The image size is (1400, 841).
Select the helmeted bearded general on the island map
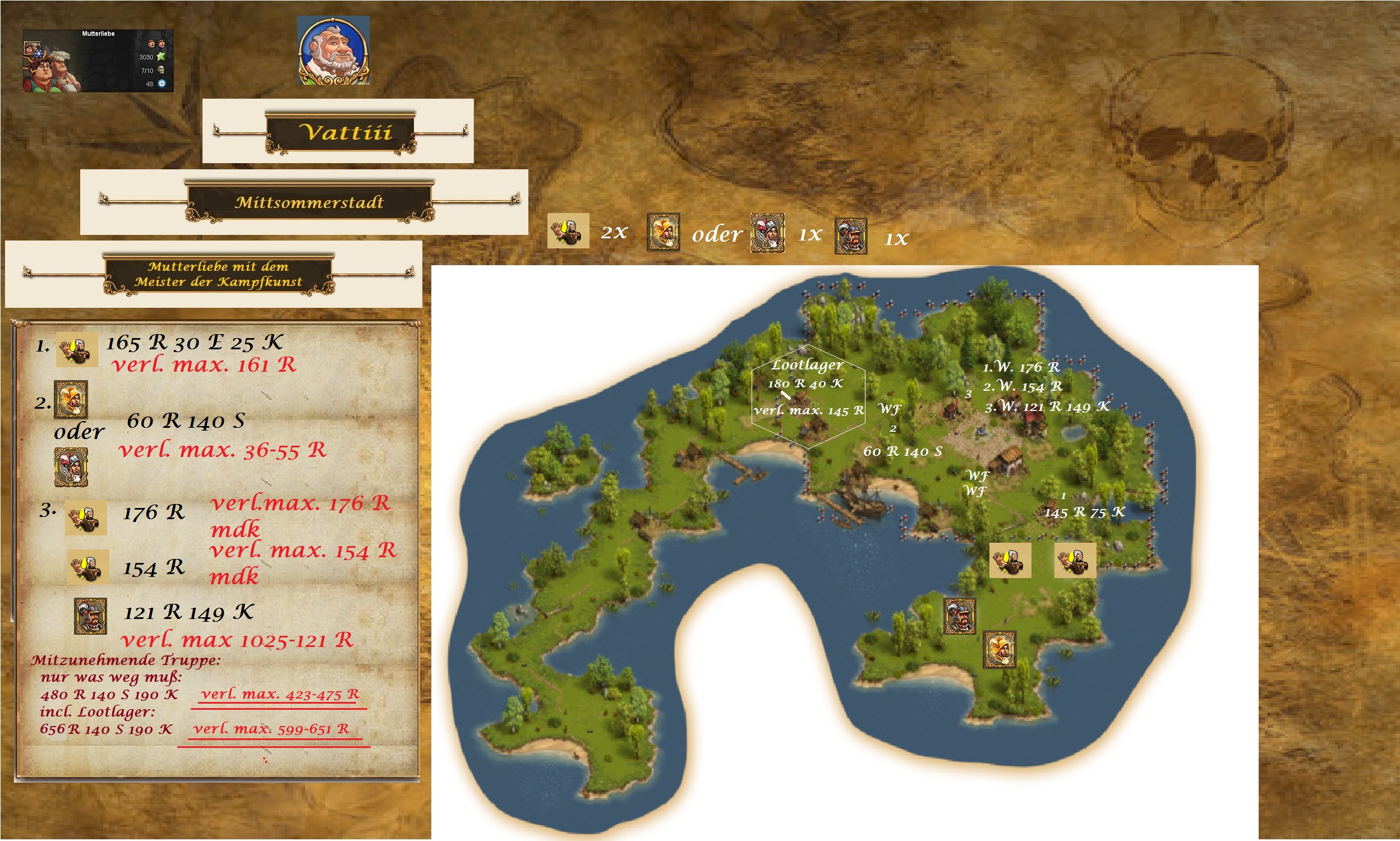(x=959, y=616)
